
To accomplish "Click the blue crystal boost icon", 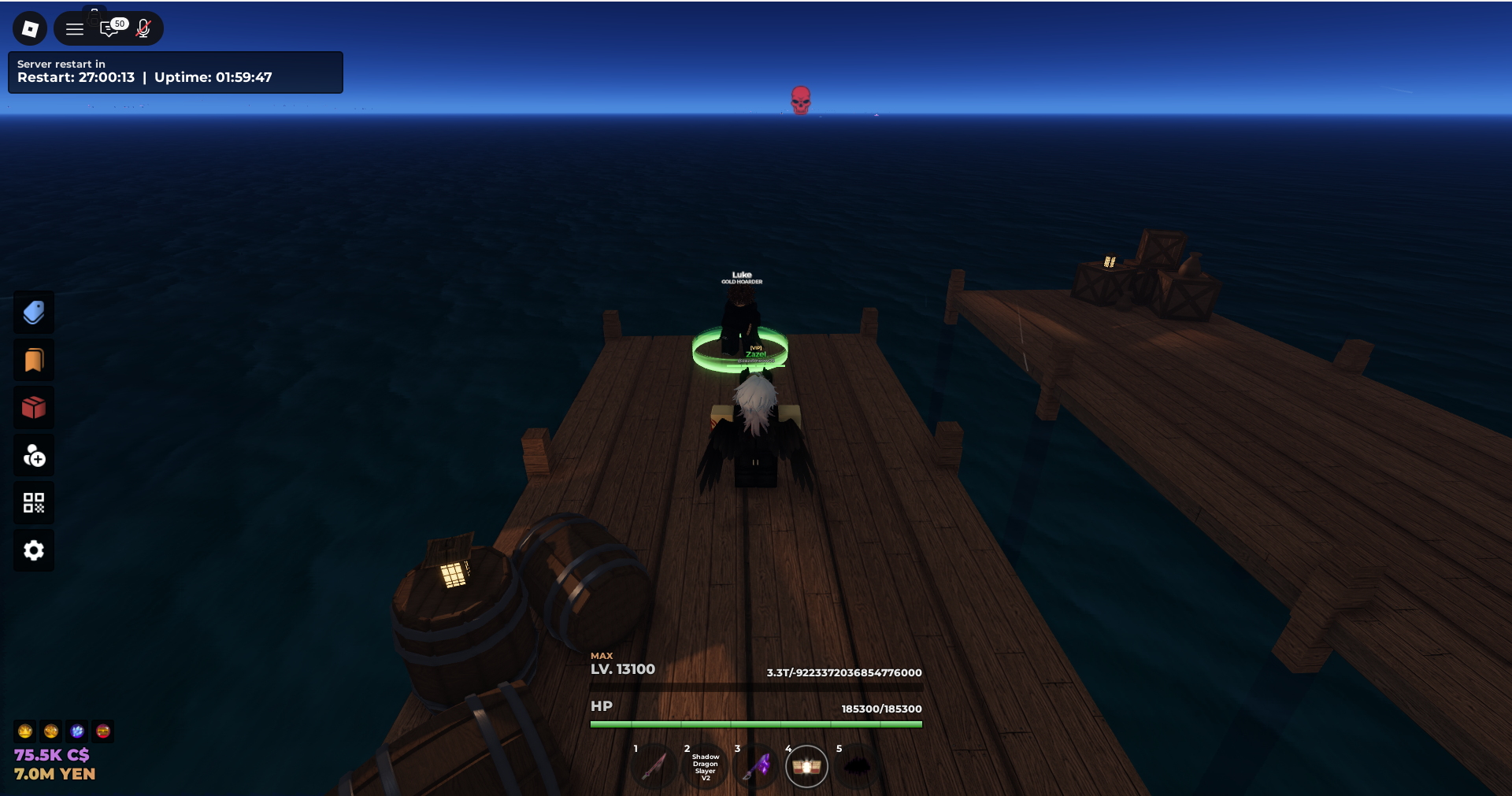I will click(77, 731).
